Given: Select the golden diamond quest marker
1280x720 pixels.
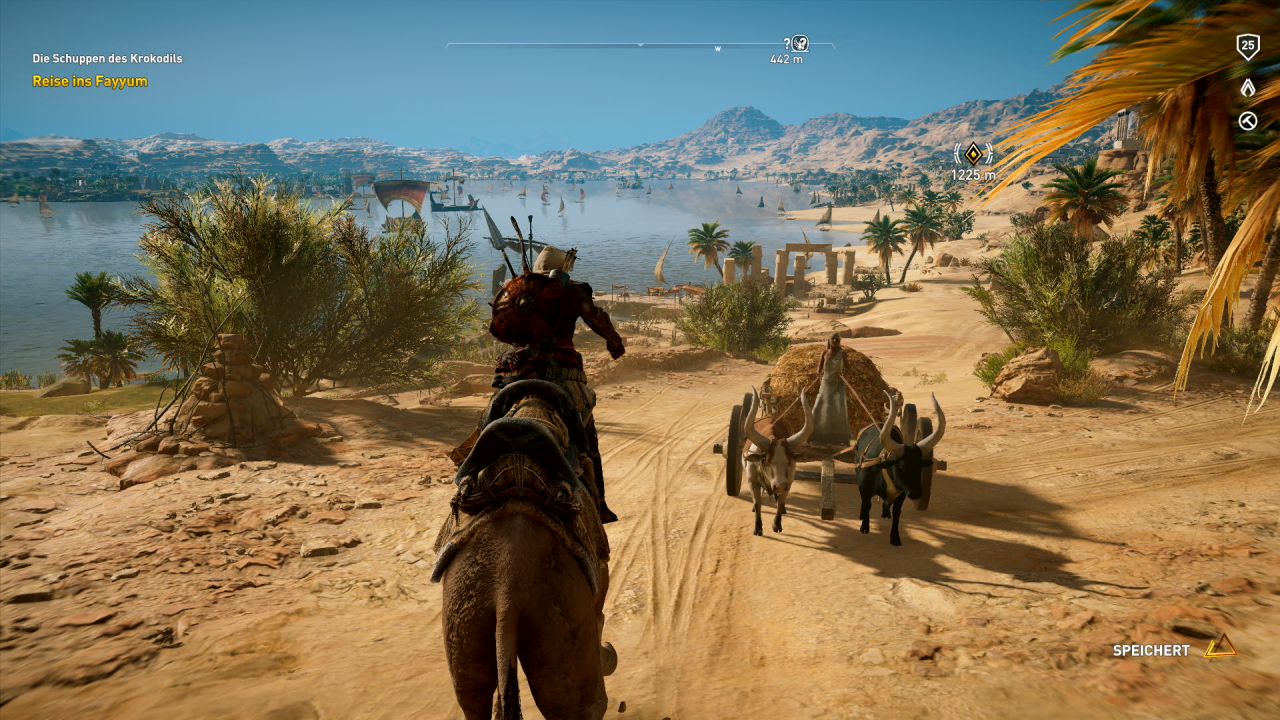Looking at the screenshot, I should (x=973, y=153).
